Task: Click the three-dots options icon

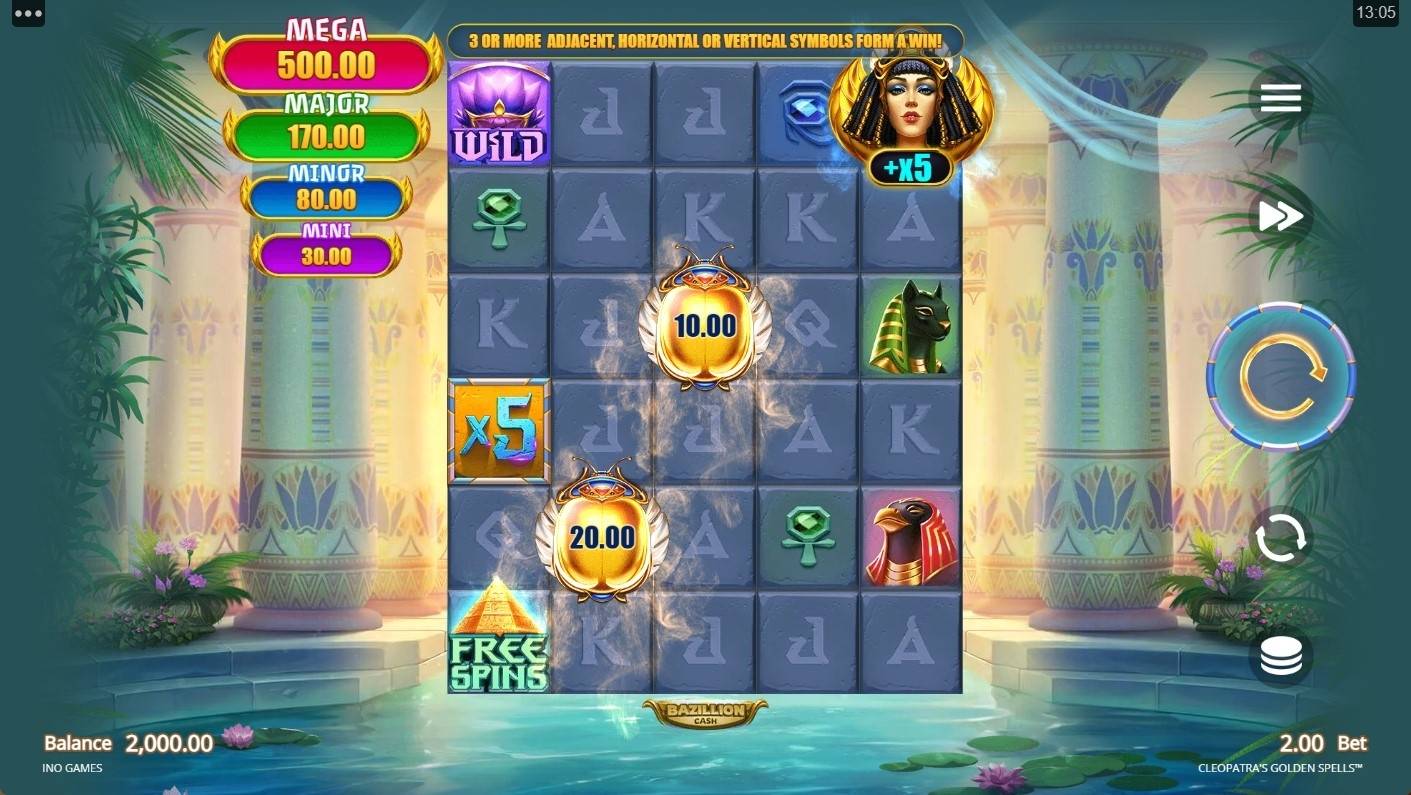Action: (27, 14)
